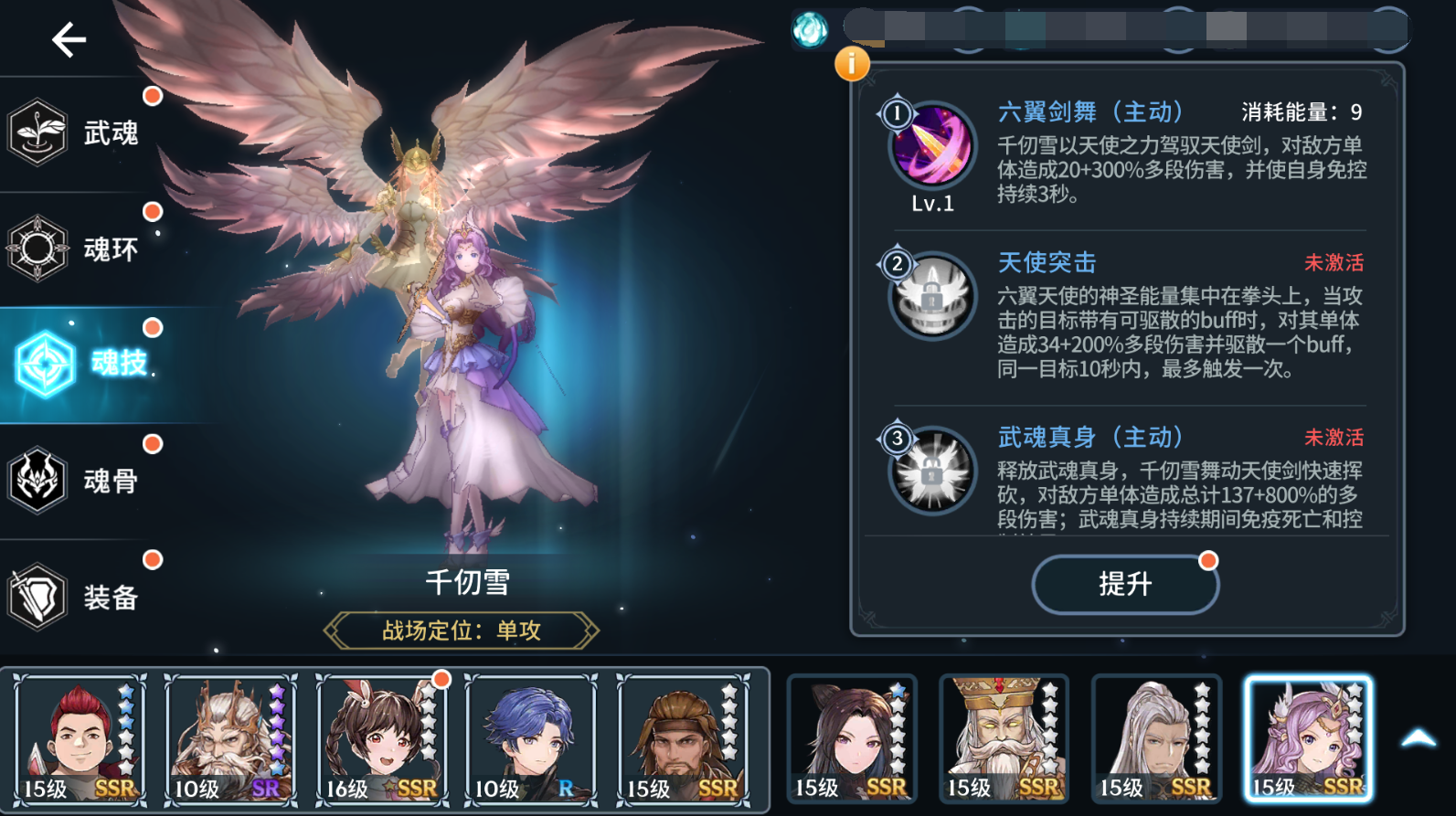This screenshot has height=816, width=1456.
Task: Select the 10级 SR bearded elder portrait
Action: [231, 737]
